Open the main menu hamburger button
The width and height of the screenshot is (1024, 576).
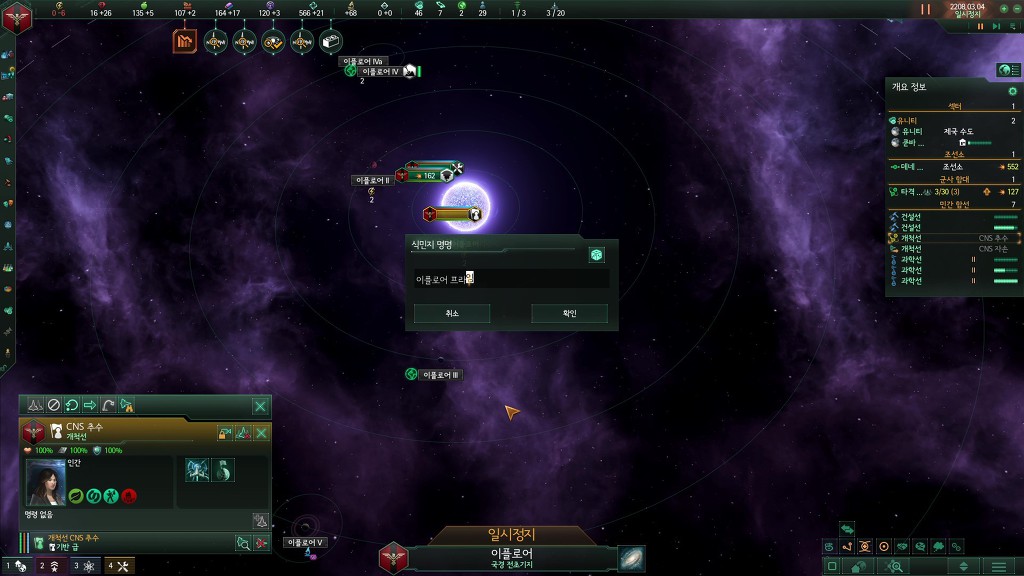pos(998,567)
